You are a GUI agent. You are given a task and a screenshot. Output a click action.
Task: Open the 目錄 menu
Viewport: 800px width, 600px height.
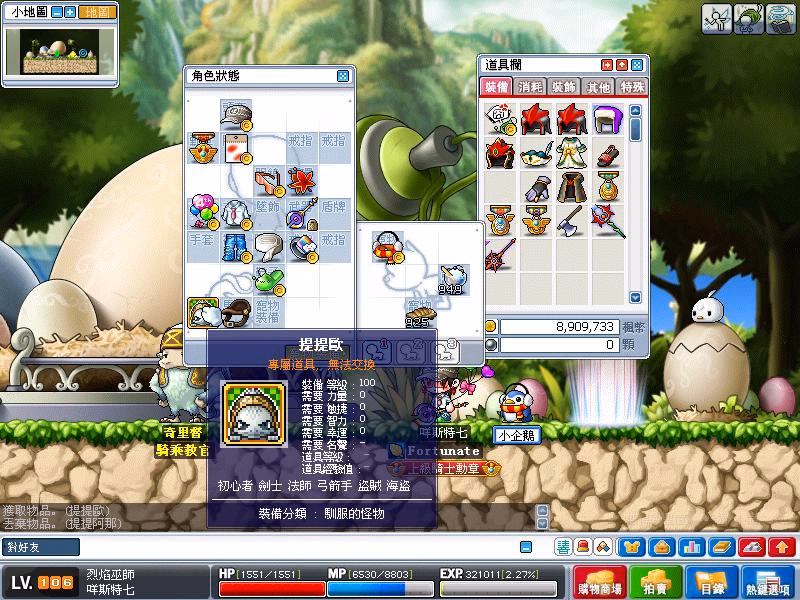709,582
